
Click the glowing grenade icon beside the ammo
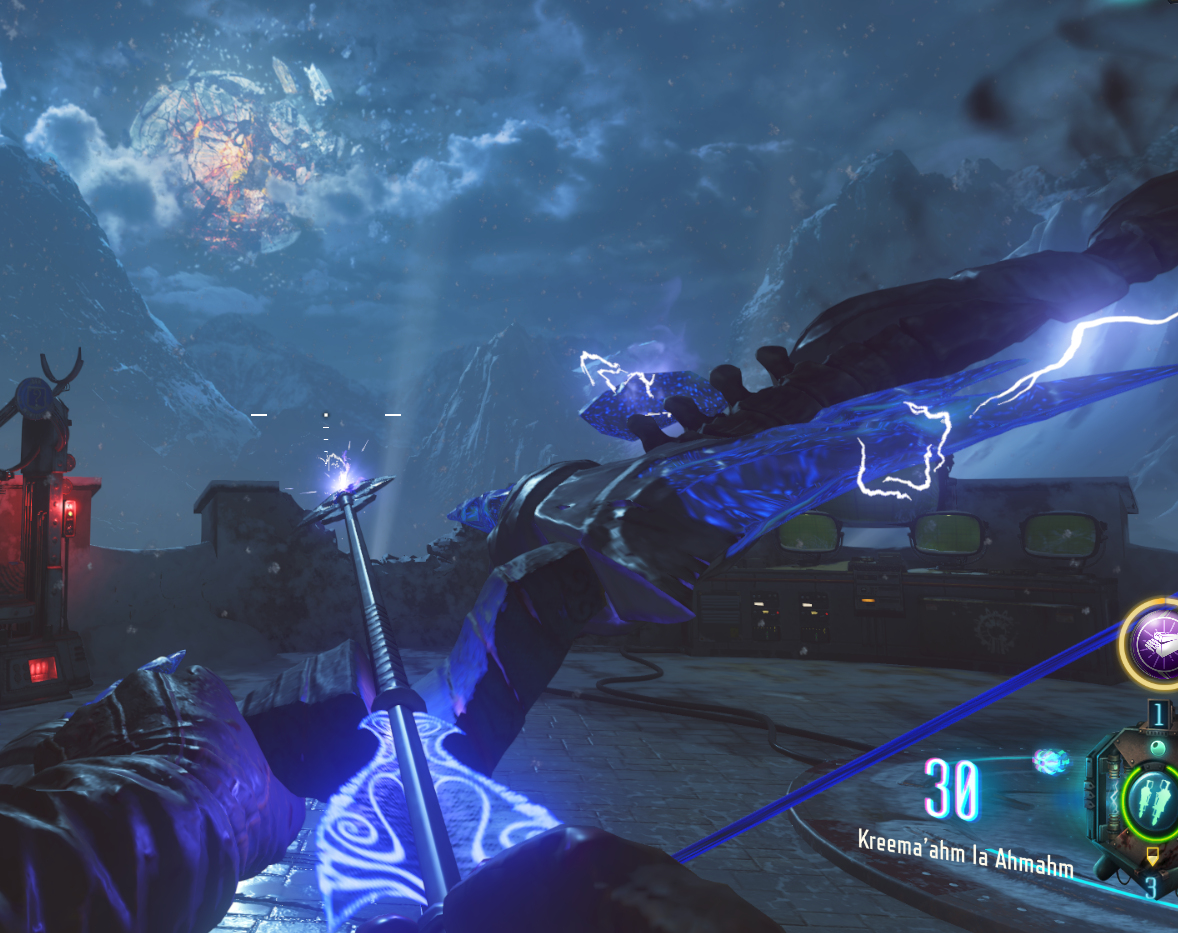pyautogui.click(x=1051, y=760)
